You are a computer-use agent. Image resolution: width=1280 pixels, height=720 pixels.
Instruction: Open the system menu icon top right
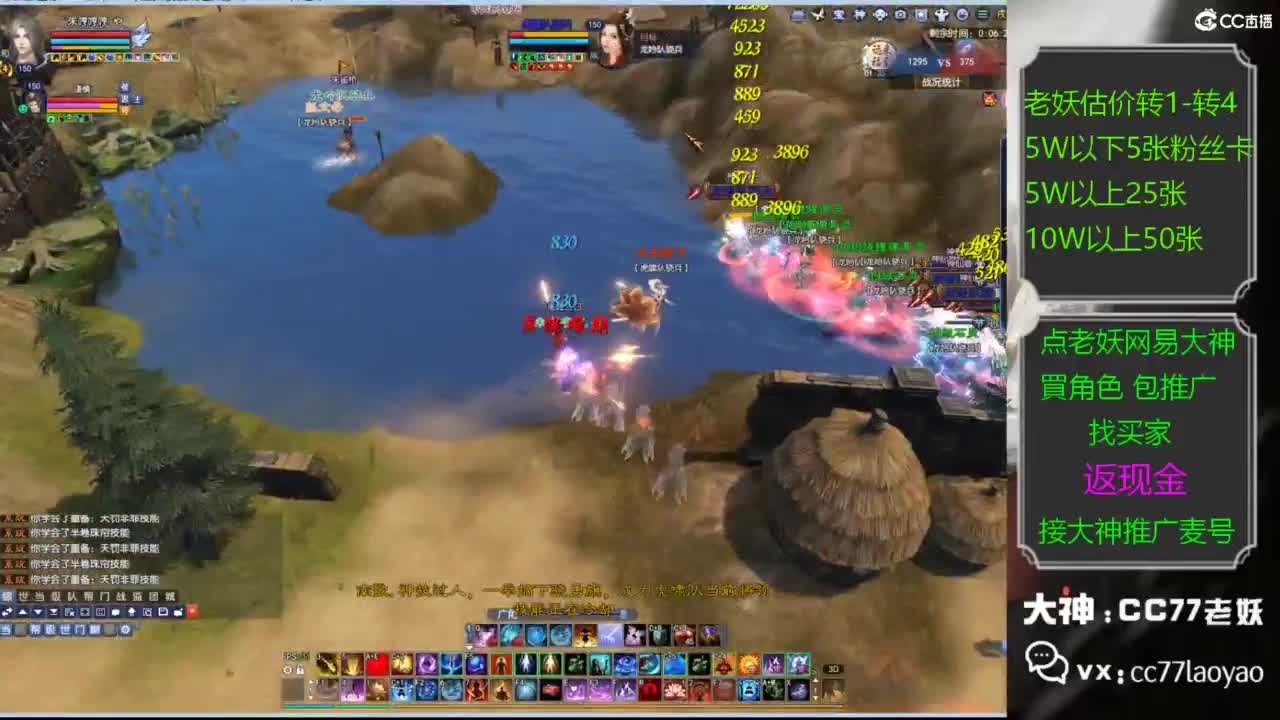click(x=983, y=13)
